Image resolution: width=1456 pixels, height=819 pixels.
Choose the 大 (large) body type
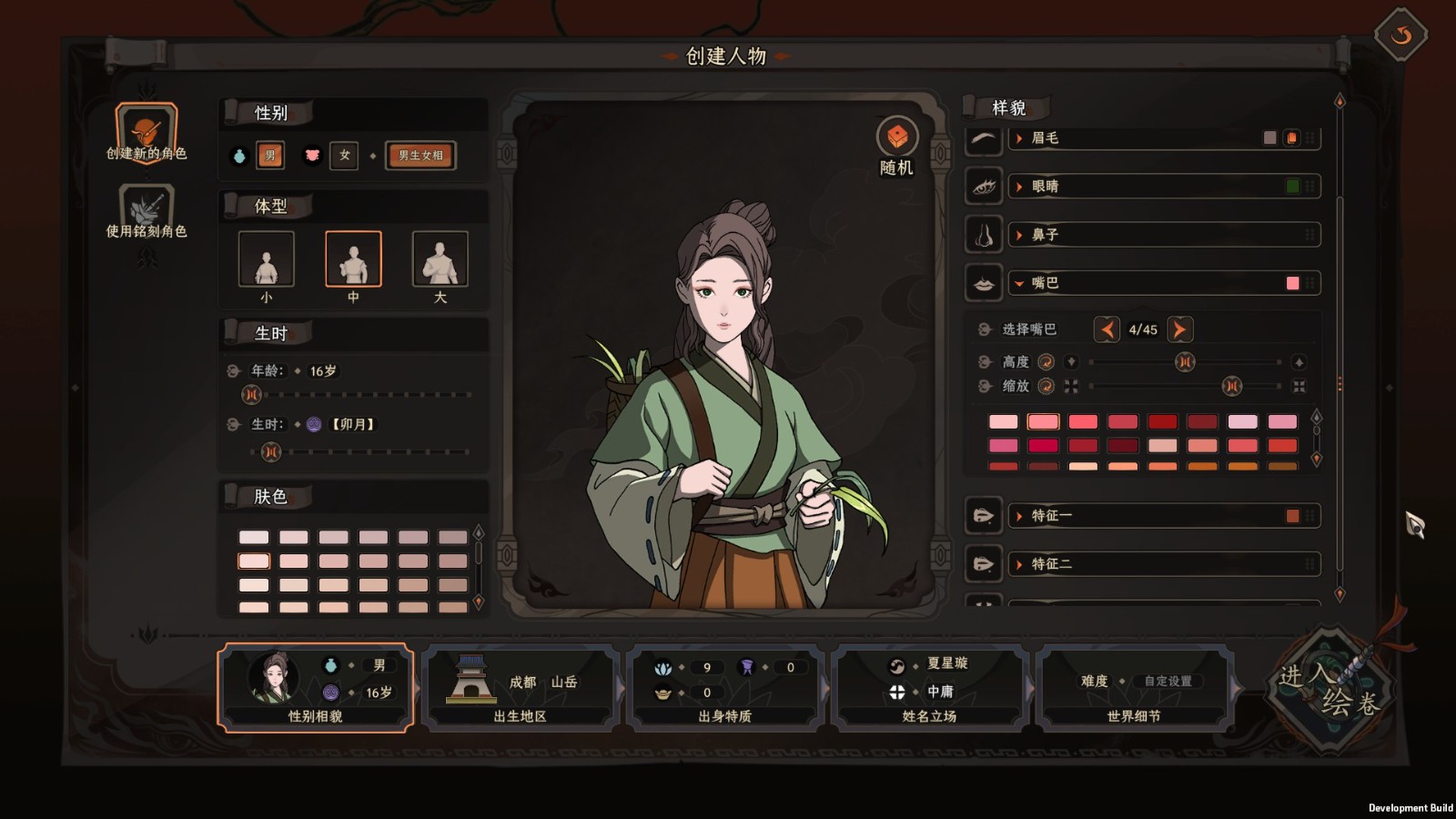[x=440, y=259]
